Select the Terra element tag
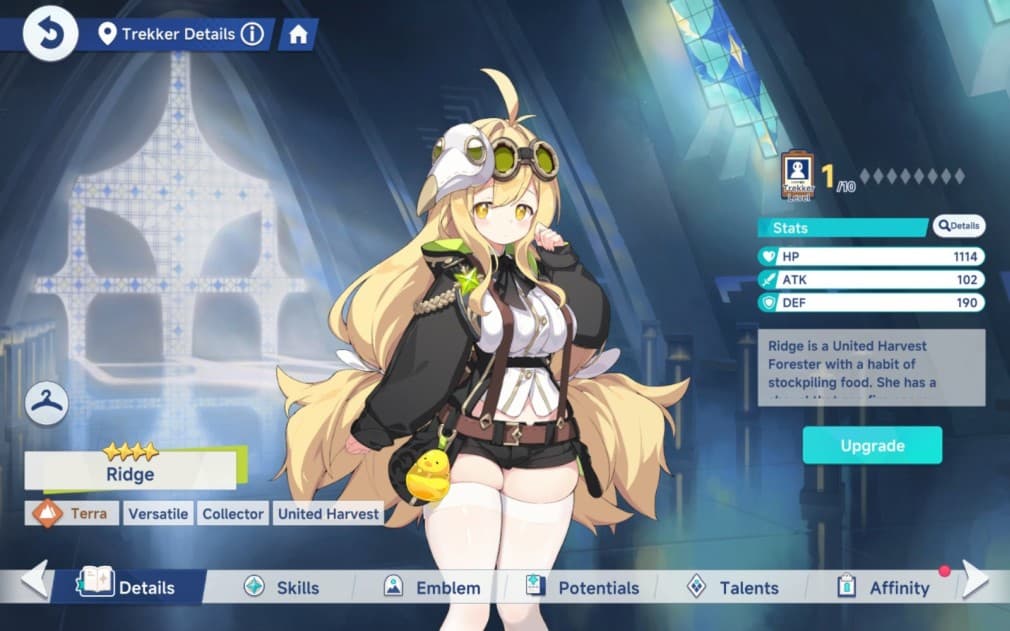Screen dimensions: 1010x631 point(71,514)
